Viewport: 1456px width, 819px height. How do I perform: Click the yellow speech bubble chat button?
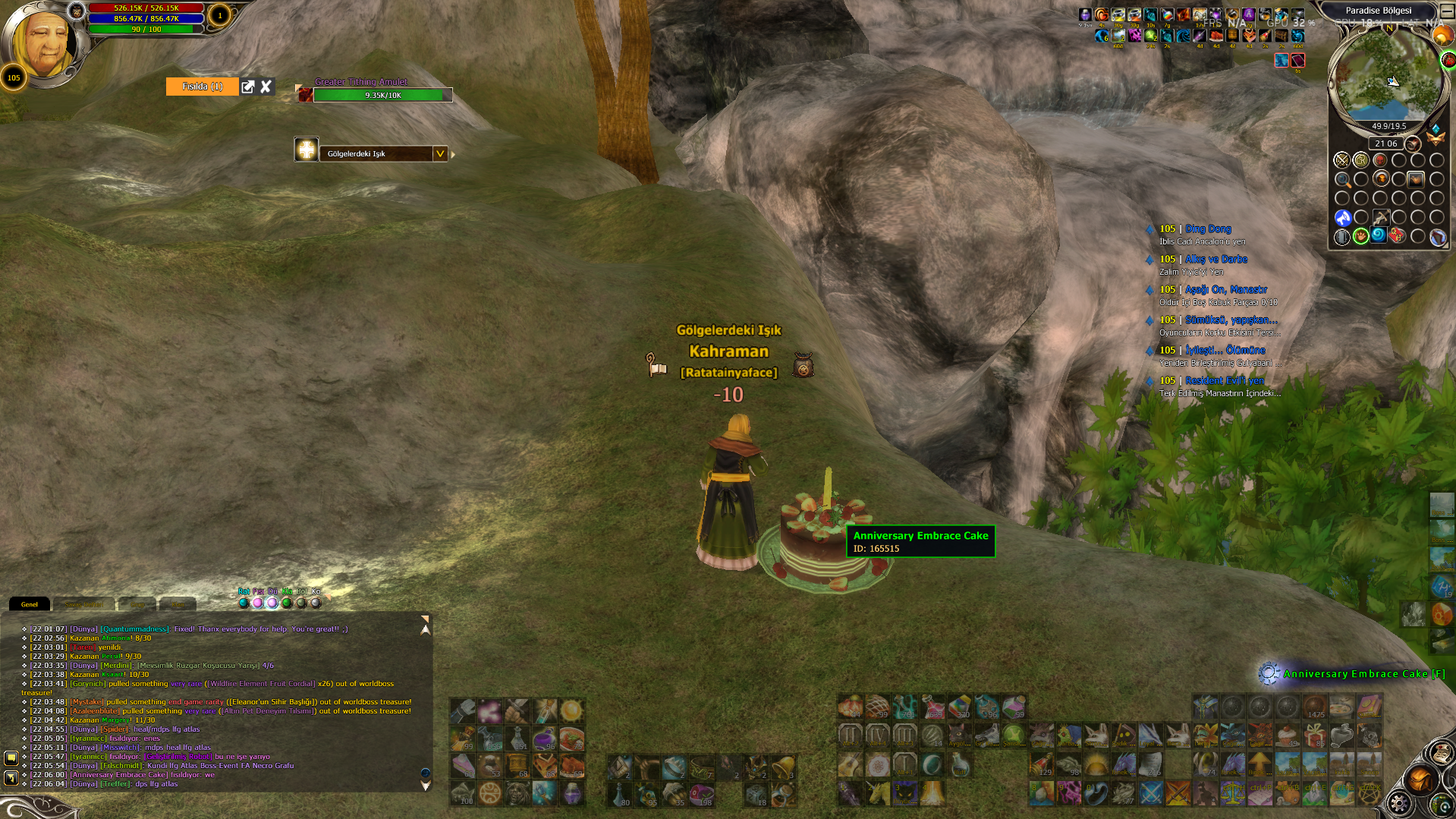[x=11, y=758]
